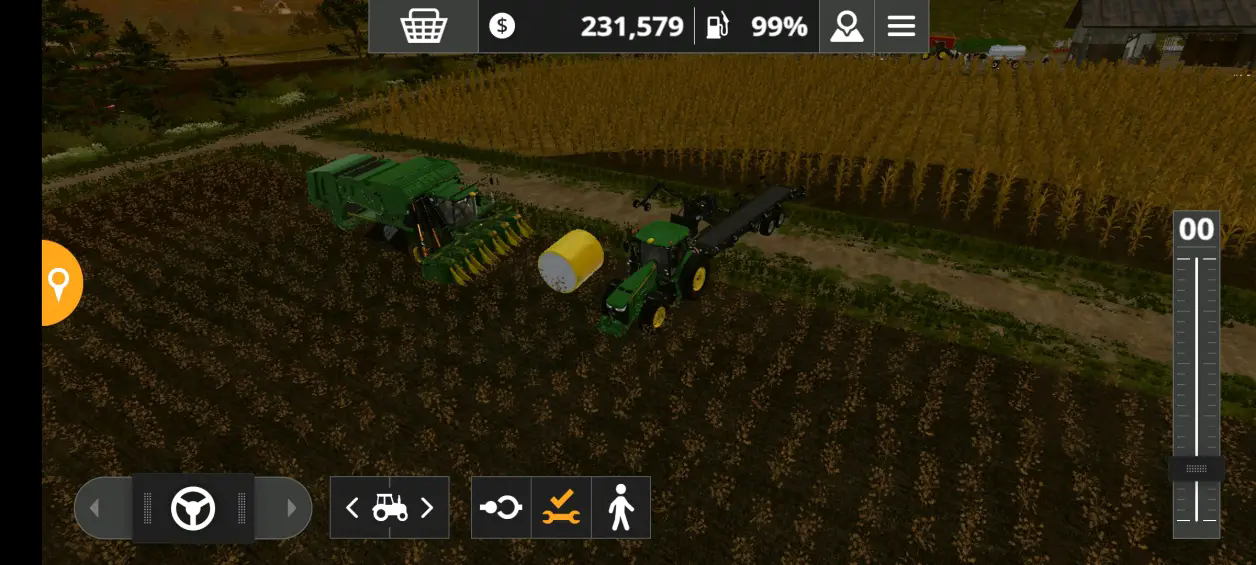Viewport: 1256px width, 565px height.
Task: Steer right with the right arrow
Action: tap(291, 508)
